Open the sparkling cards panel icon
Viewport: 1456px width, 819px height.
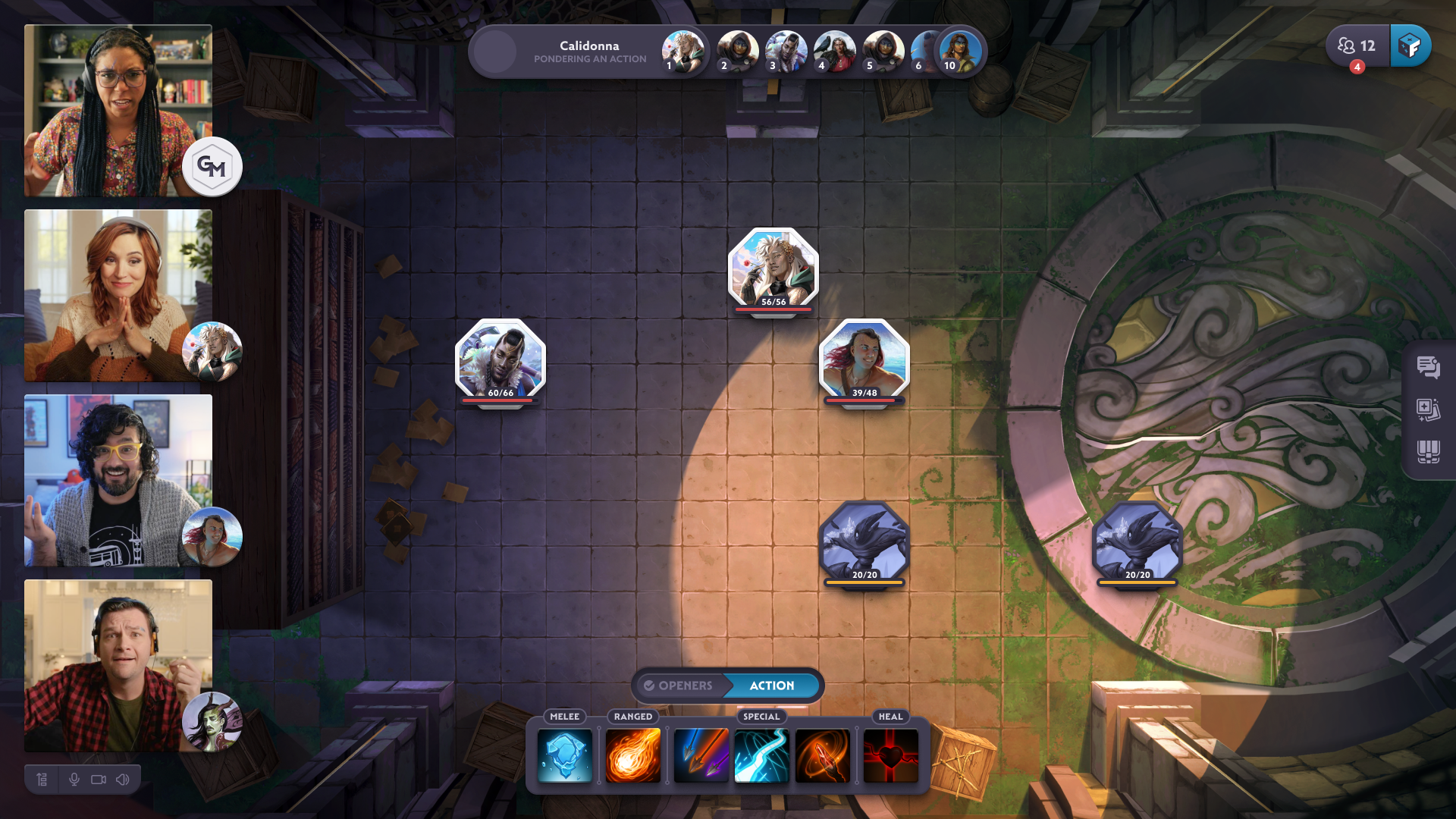pos(1428,410)
